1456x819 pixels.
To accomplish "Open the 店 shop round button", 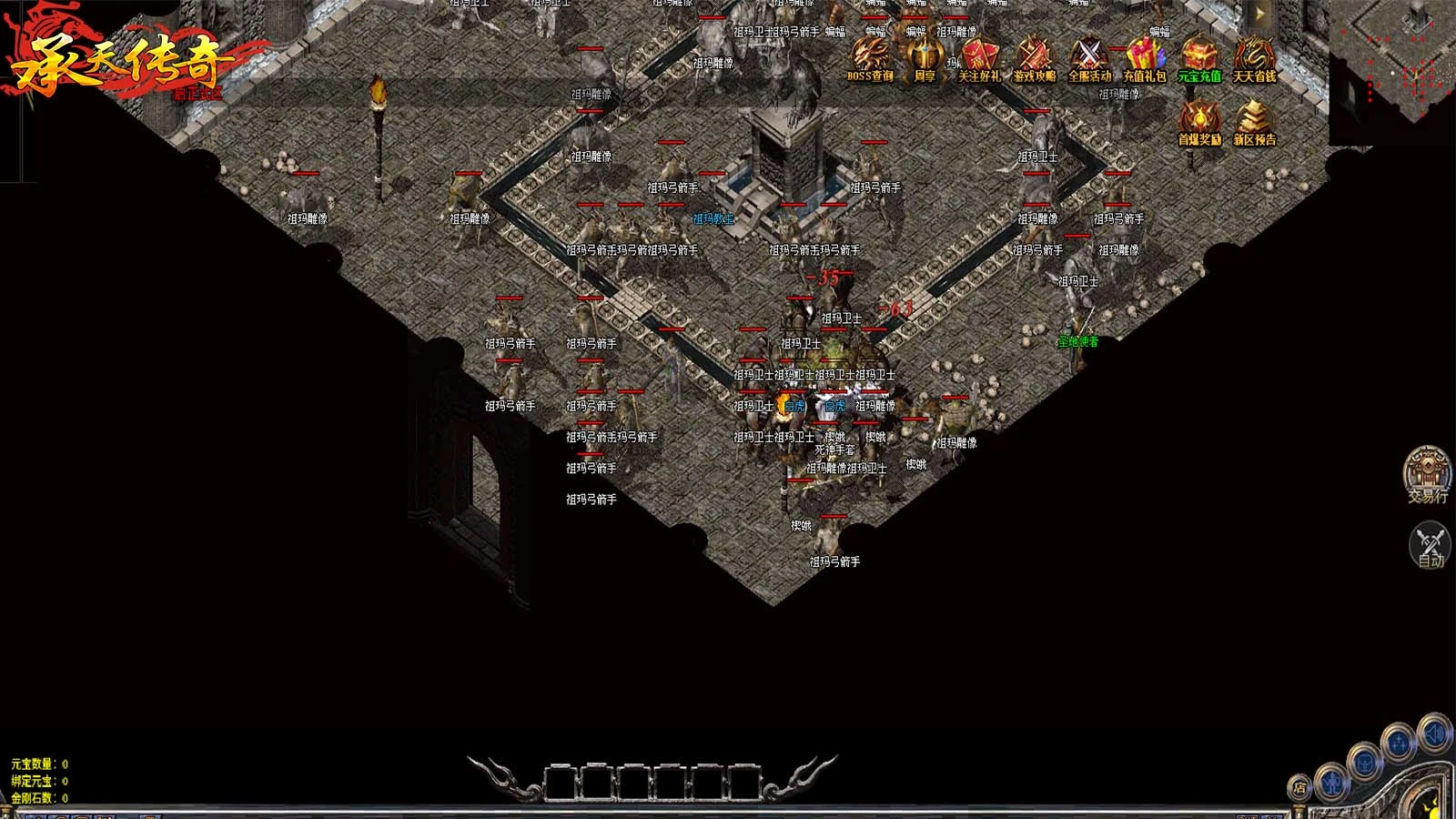I will 1299,788.
